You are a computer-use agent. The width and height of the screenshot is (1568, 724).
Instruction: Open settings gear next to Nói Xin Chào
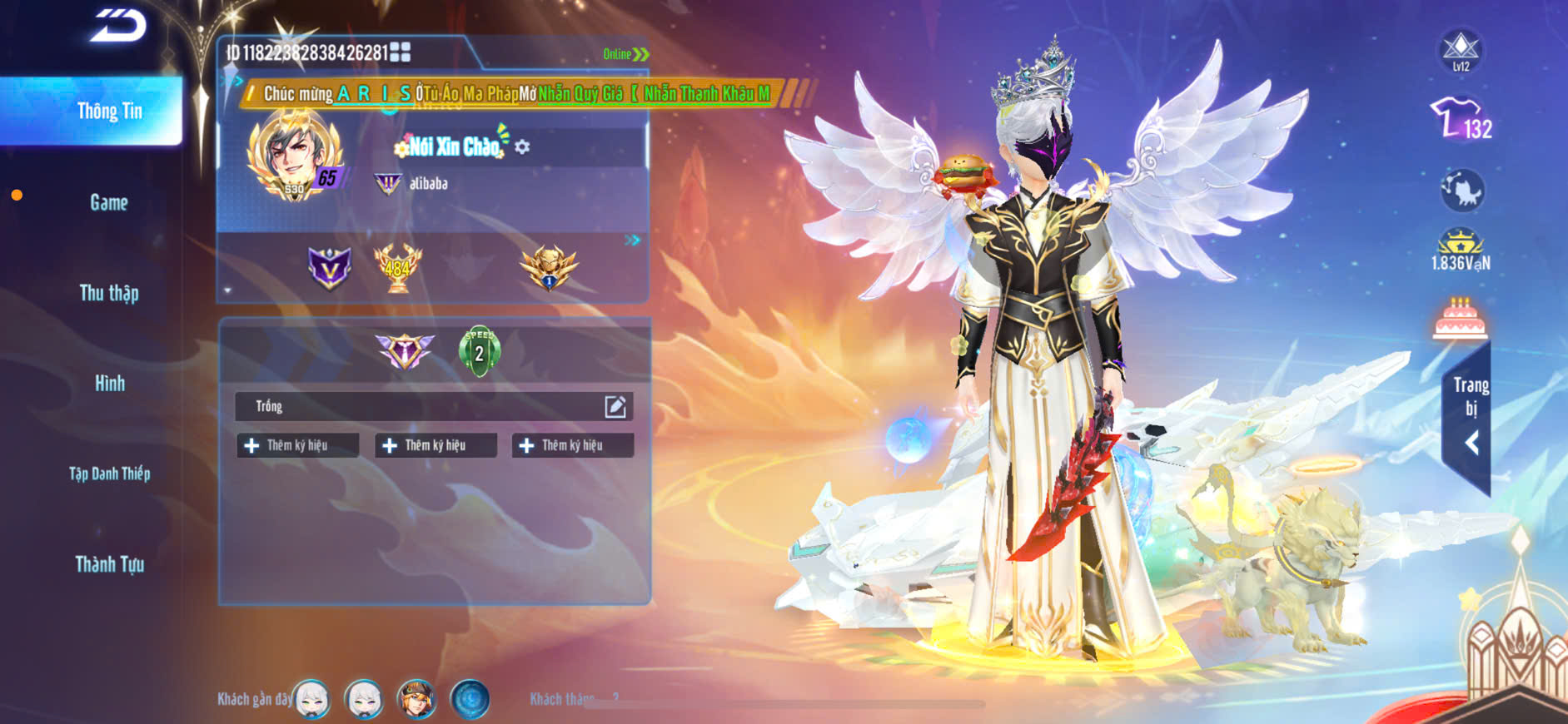coord(522,147)
